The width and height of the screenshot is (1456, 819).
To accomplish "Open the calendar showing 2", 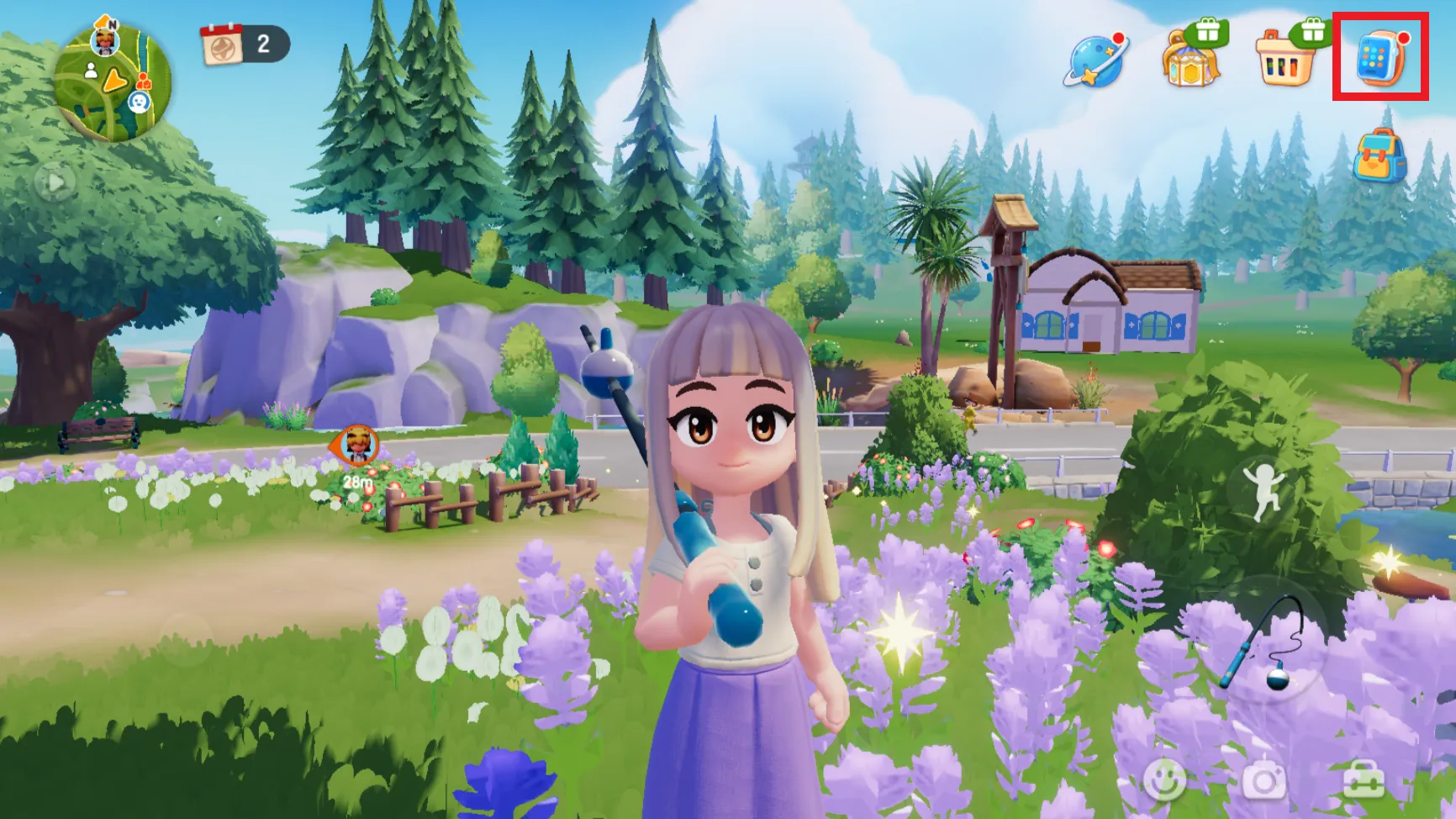I will (244, 44).
